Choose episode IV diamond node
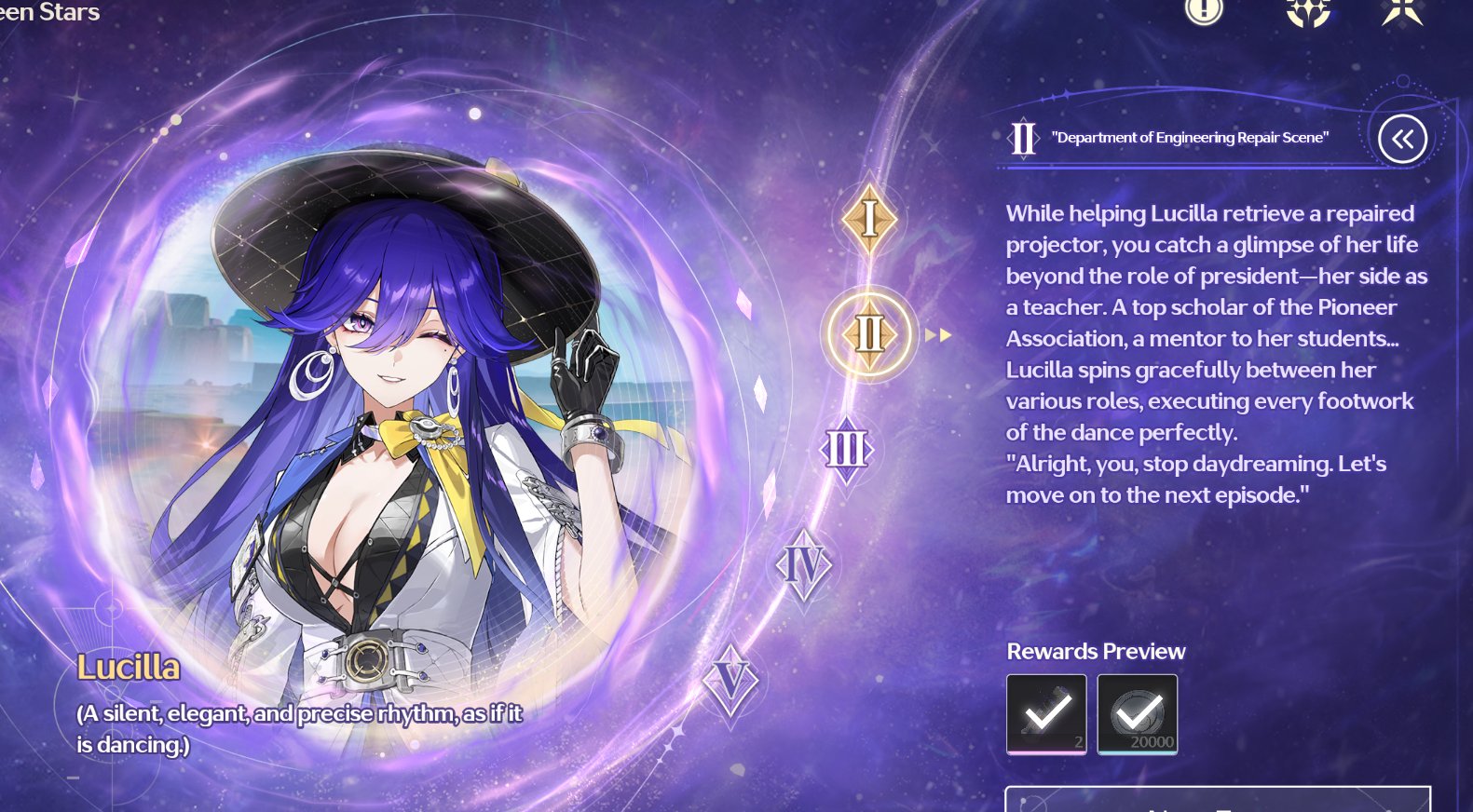The height and width of the screenshot is (812, 1473). (803, 564)
